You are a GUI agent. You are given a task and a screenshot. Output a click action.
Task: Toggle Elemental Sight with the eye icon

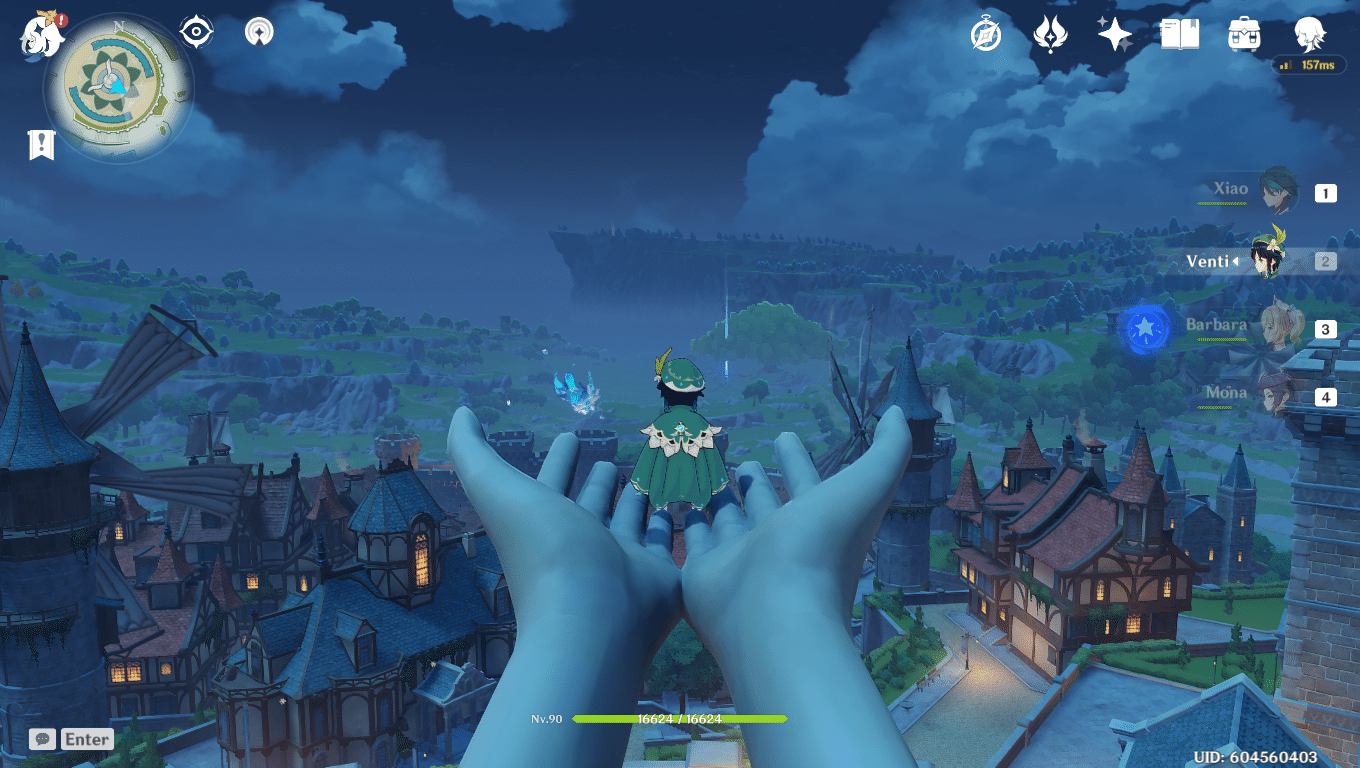pyautogui.click(x=196, y=31)
